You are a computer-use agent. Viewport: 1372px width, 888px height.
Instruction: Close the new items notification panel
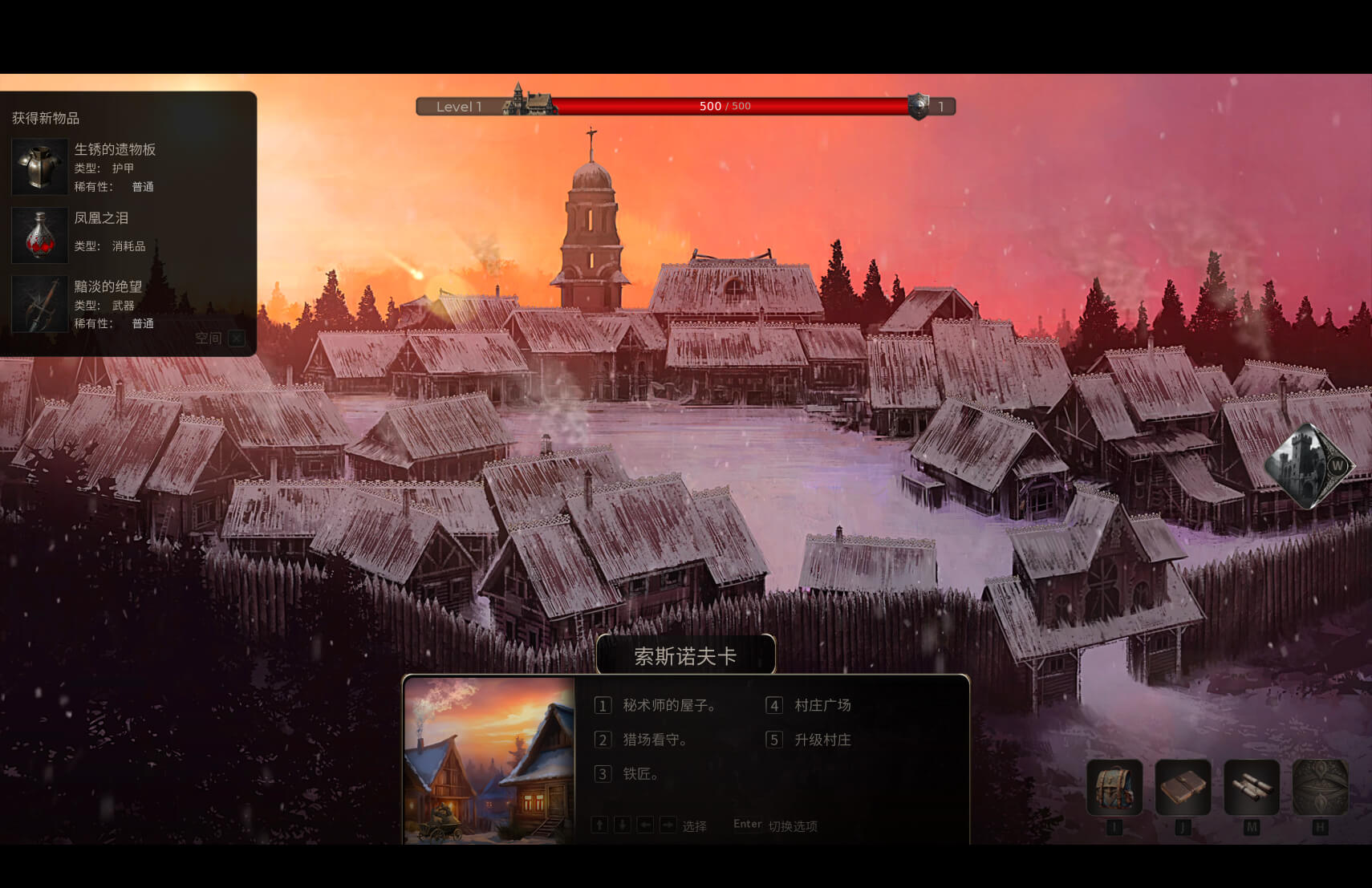(x=237, y=339)
